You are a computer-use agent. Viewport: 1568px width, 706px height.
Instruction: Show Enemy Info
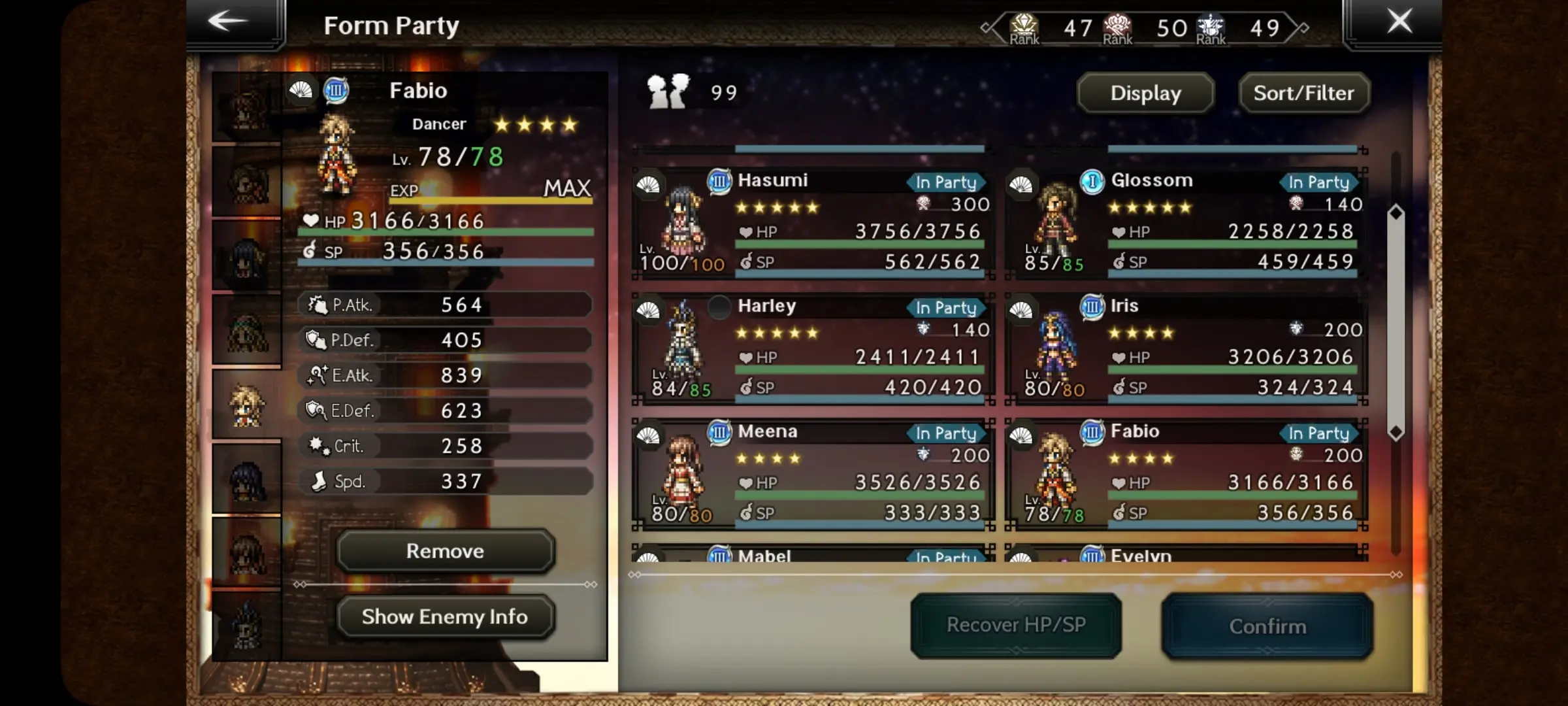click(446, 616)
